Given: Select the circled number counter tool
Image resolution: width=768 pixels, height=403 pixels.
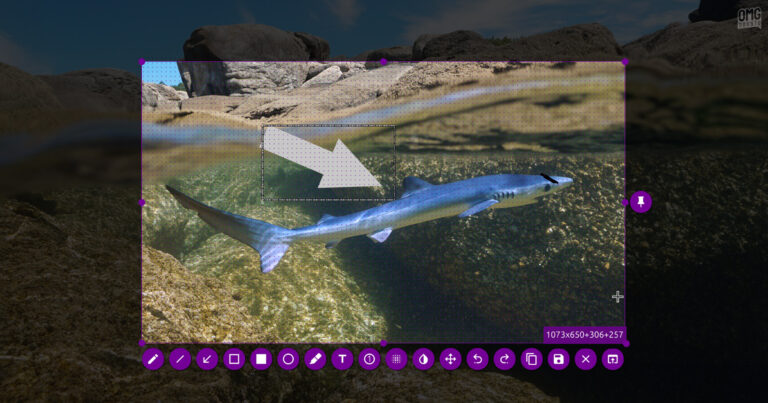Looking at the screenshot, I should (x=370, y=359).
